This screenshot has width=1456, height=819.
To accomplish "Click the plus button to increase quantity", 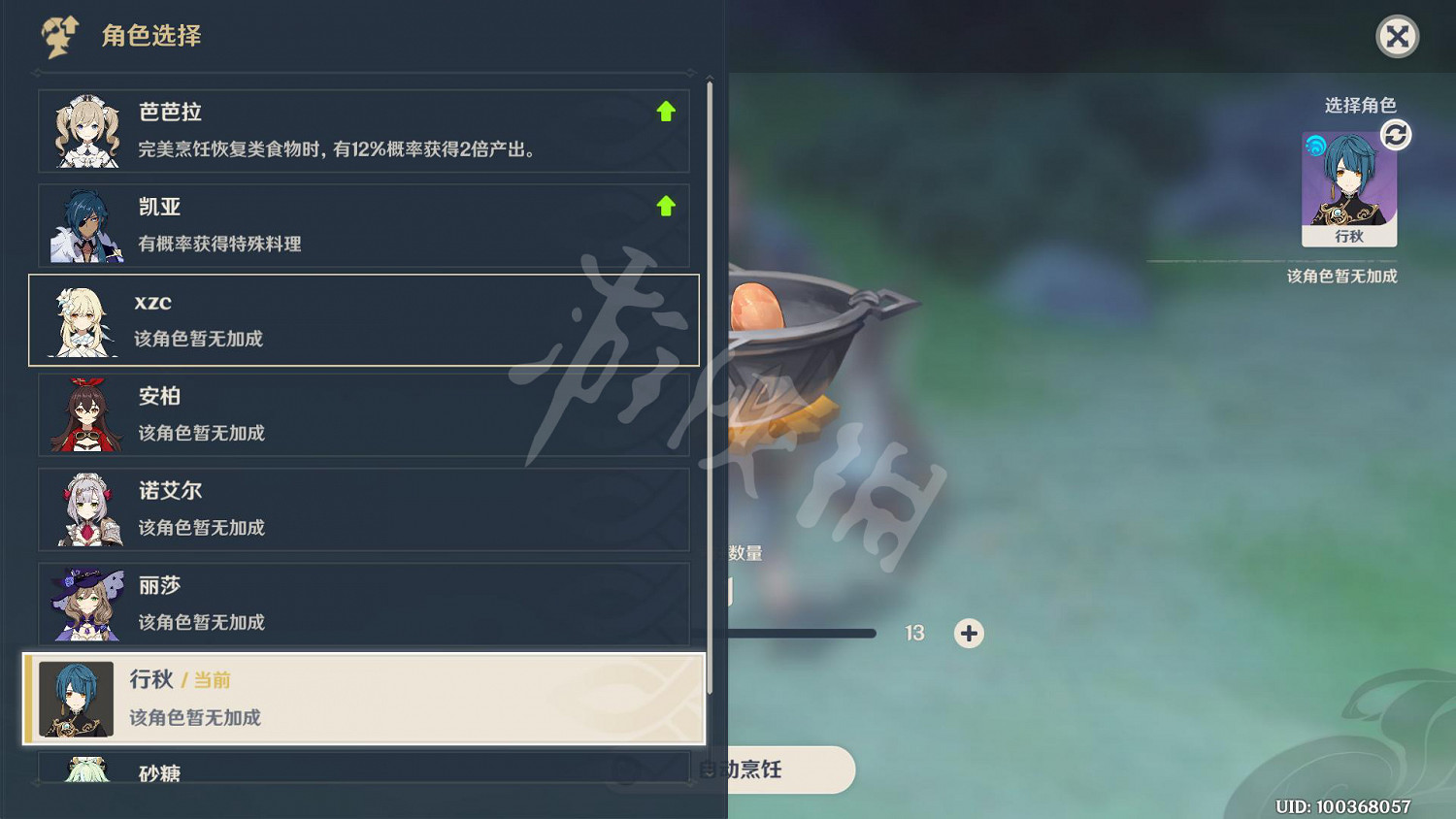I will pyautogui.click(x=968, y=634).
